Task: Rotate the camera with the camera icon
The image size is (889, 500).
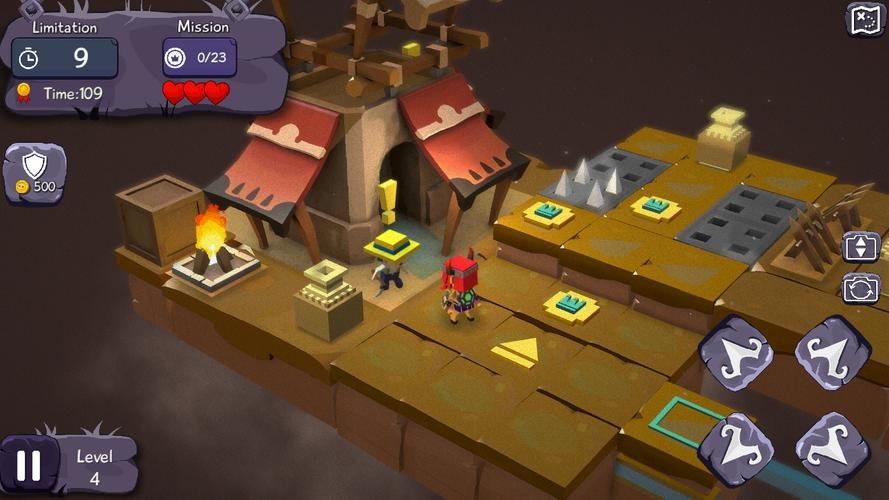Action: (x=861, y=288)
